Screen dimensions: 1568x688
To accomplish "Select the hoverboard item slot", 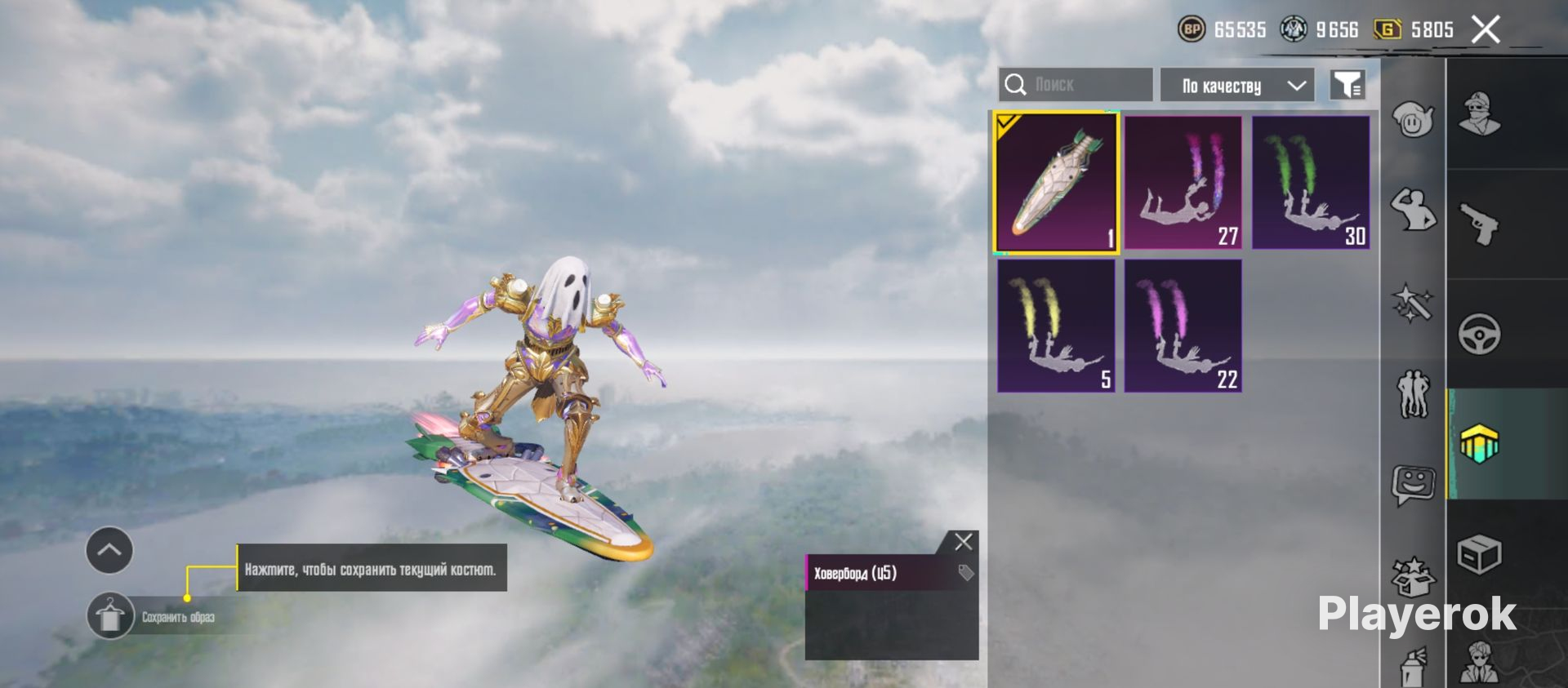I will [1056, 182].
